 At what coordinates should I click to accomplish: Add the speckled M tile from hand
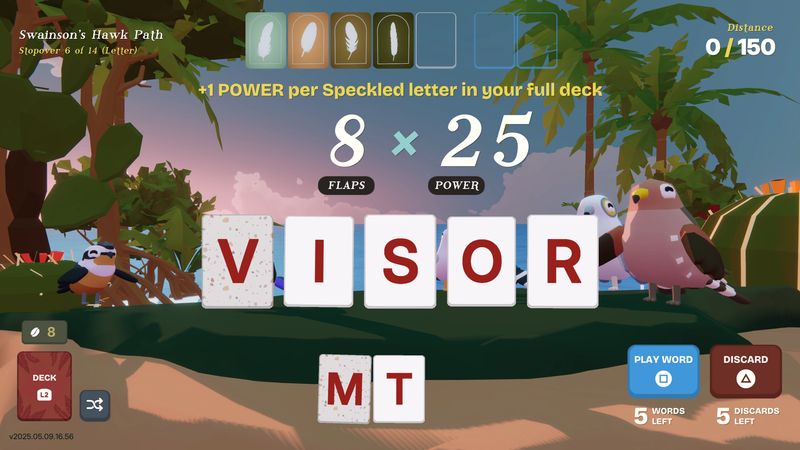345,388
